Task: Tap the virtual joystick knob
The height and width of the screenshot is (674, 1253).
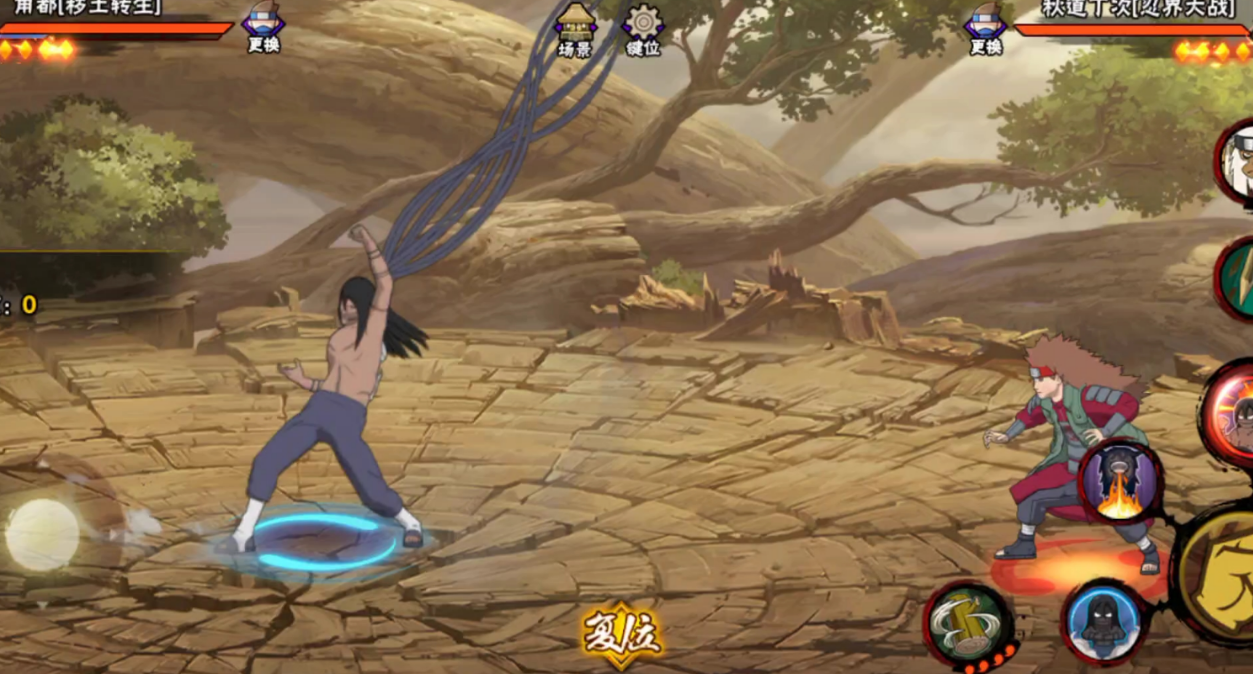Action: click(x=43, y=534)
